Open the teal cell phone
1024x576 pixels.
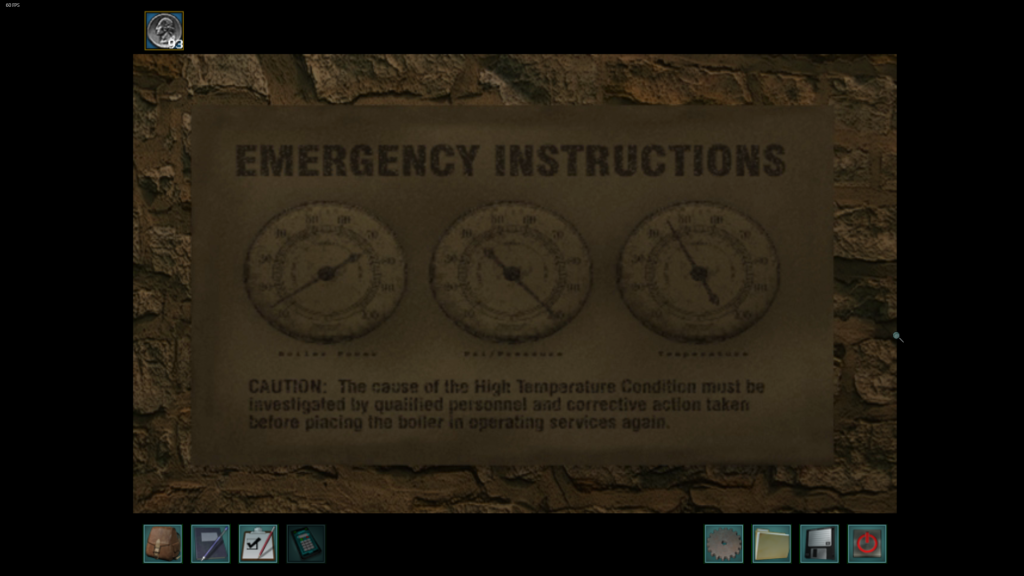coord(306,544)
